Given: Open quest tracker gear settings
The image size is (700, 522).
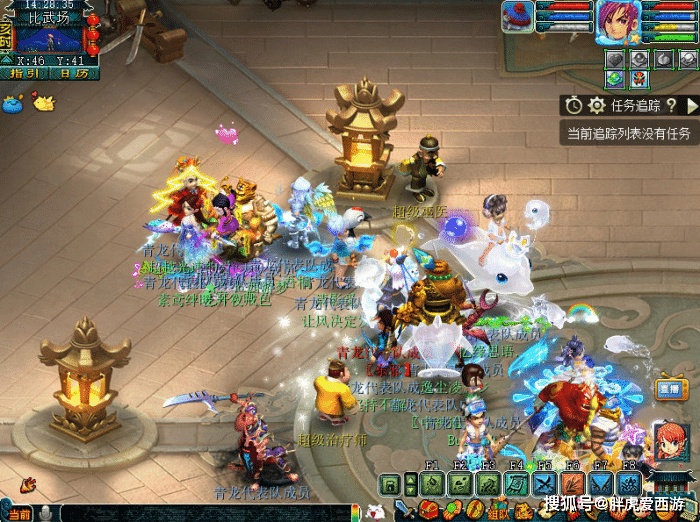Looking at the screenshot, I should 597,105.
